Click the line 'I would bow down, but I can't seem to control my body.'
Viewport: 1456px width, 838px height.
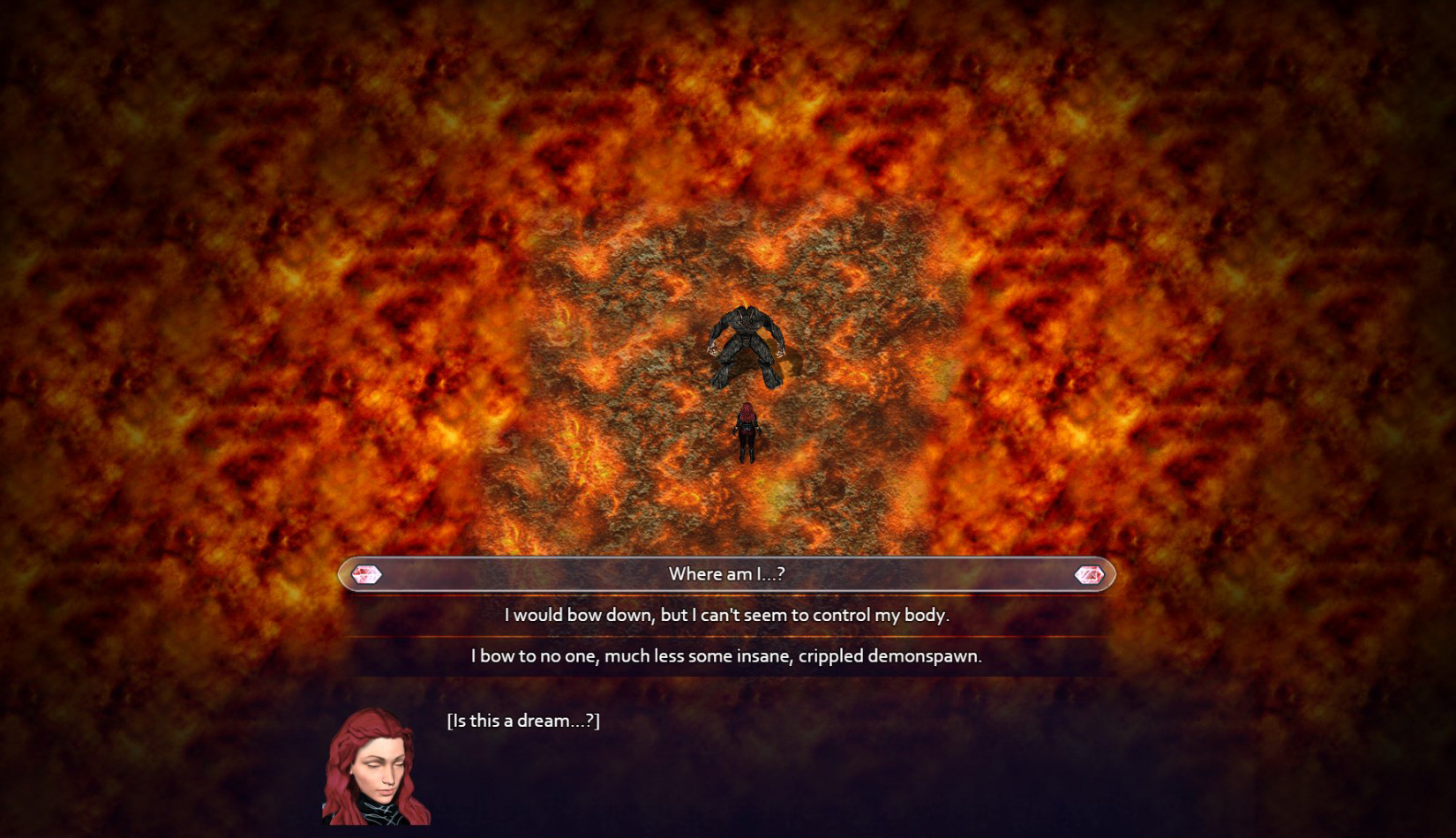[727, 616]
